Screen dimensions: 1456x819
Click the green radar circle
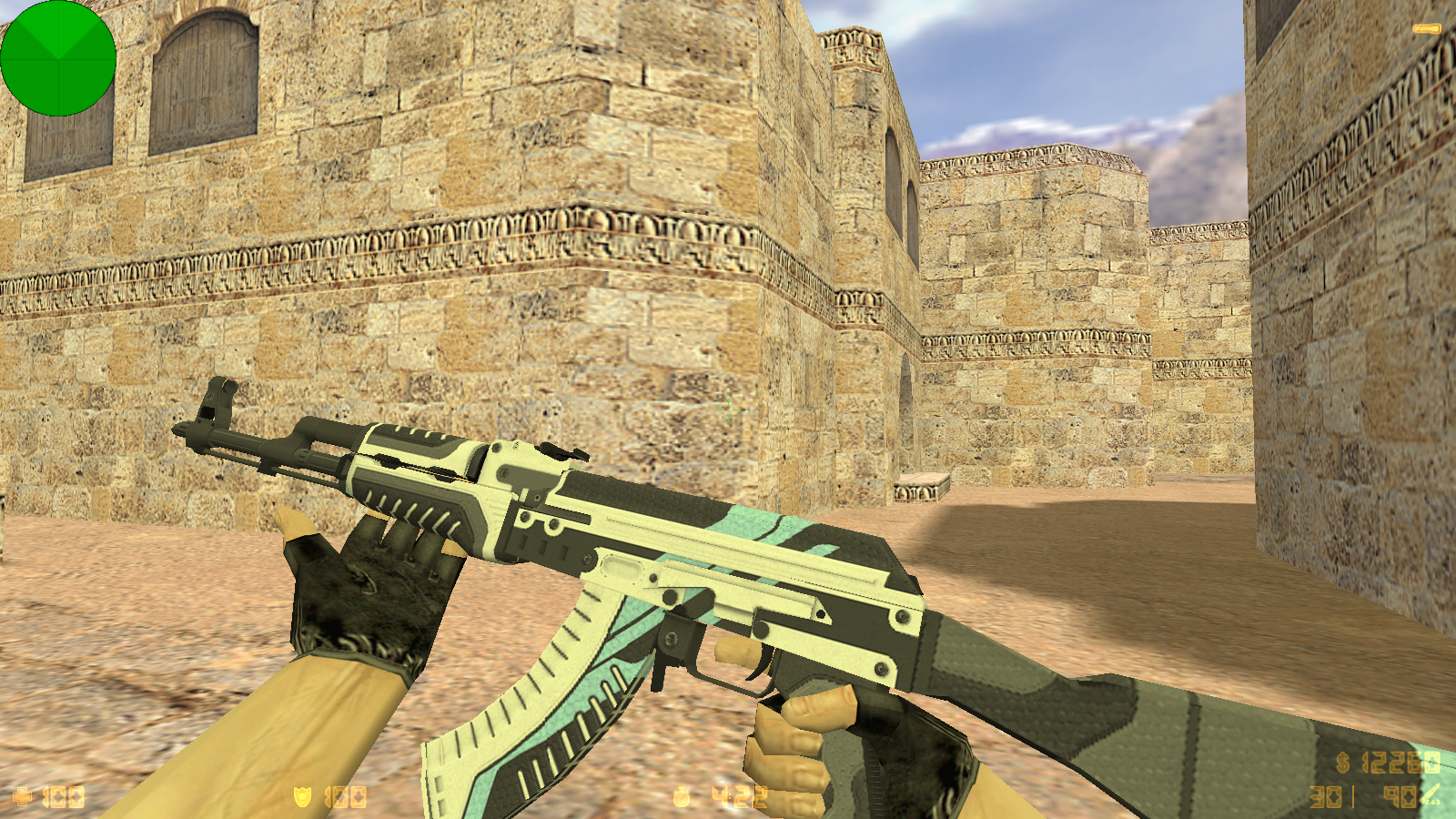coord(58,58)
